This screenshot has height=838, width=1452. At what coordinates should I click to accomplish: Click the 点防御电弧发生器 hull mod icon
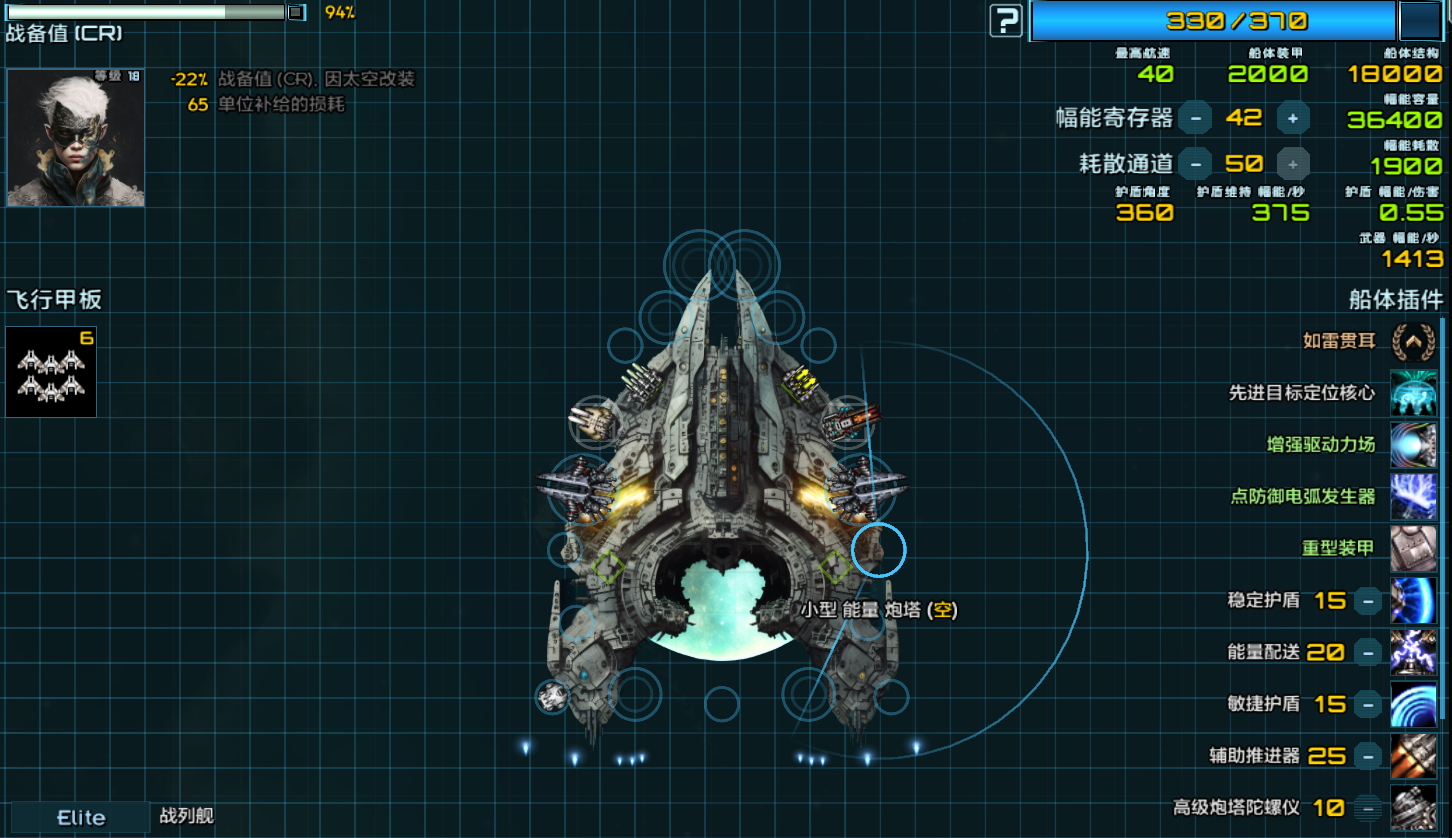coord(1413,497)
